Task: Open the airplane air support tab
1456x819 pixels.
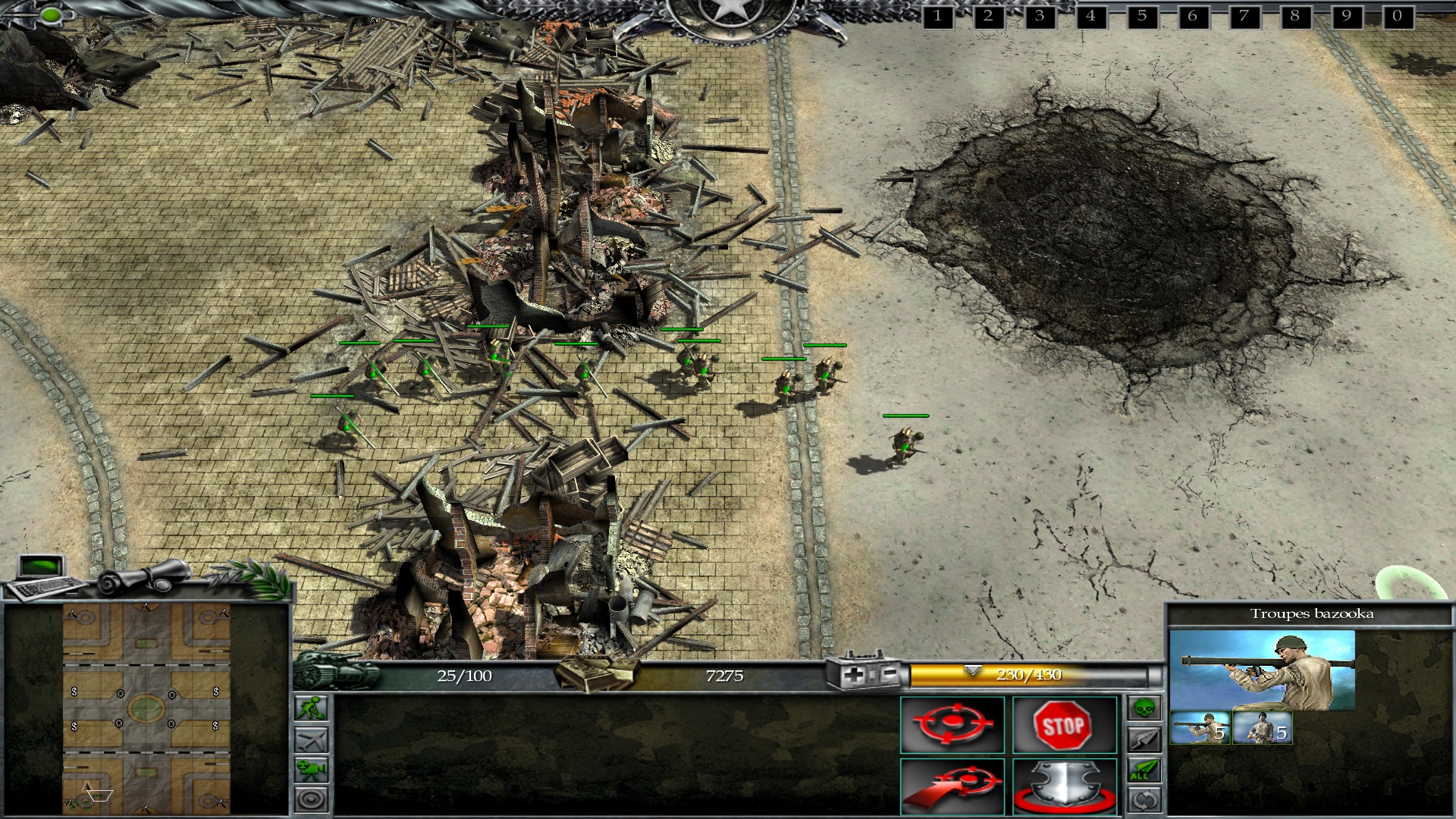Action: click(x=312, y=739)
